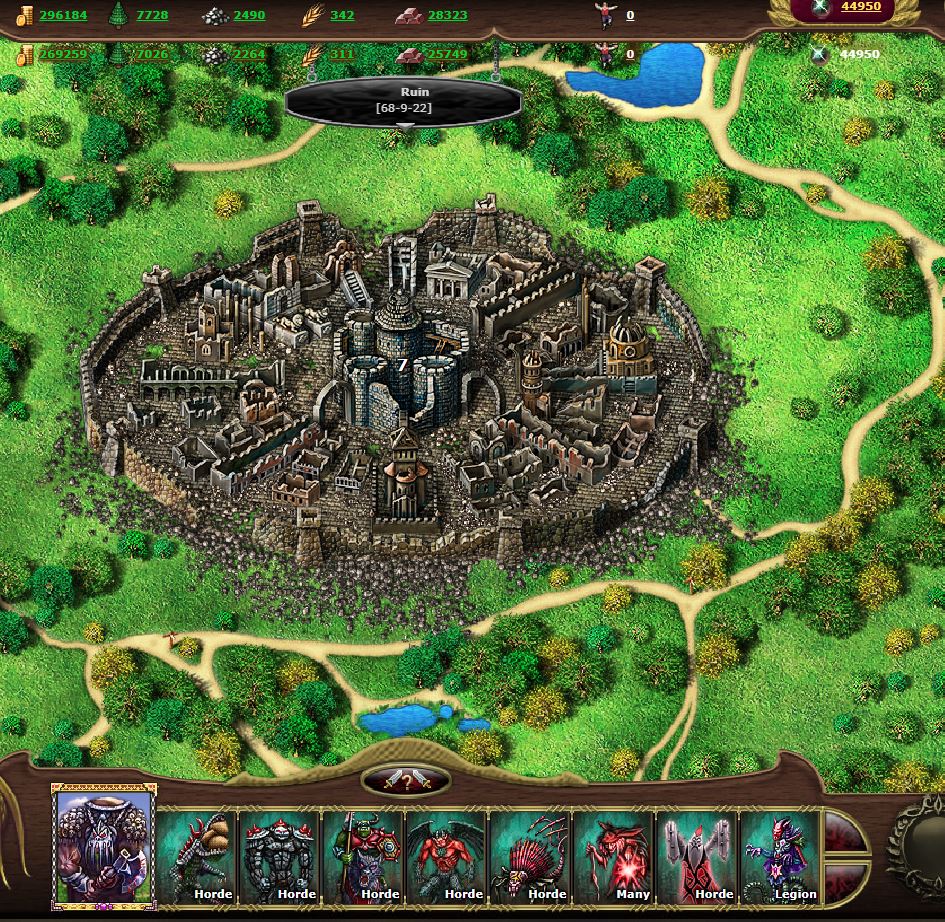Viewport: 945px width, 922px height.
Task: Click the stone resource amount 2490
Action: [x=249, y=16]
